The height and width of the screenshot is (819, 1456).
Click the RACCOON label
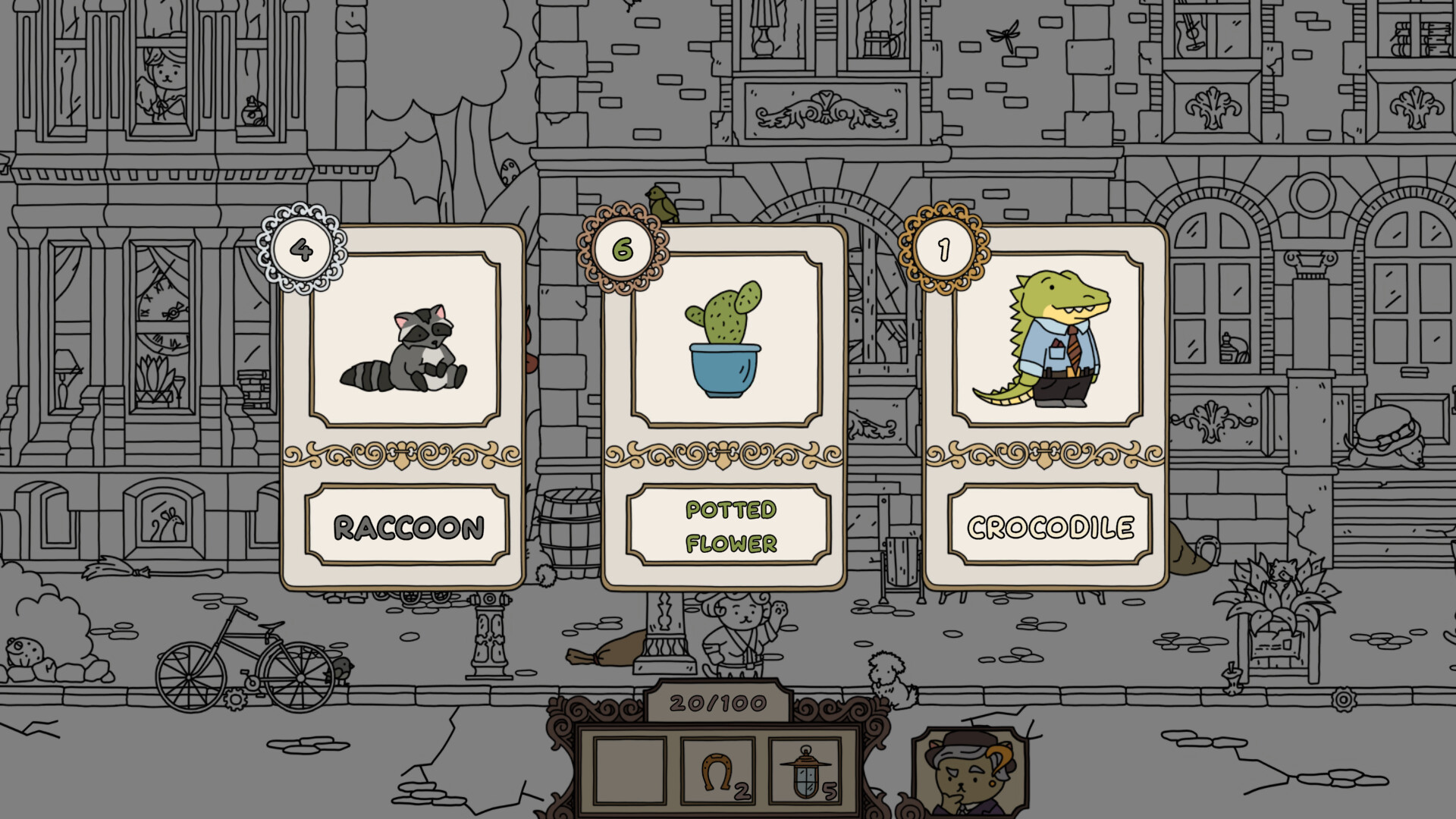408,525
